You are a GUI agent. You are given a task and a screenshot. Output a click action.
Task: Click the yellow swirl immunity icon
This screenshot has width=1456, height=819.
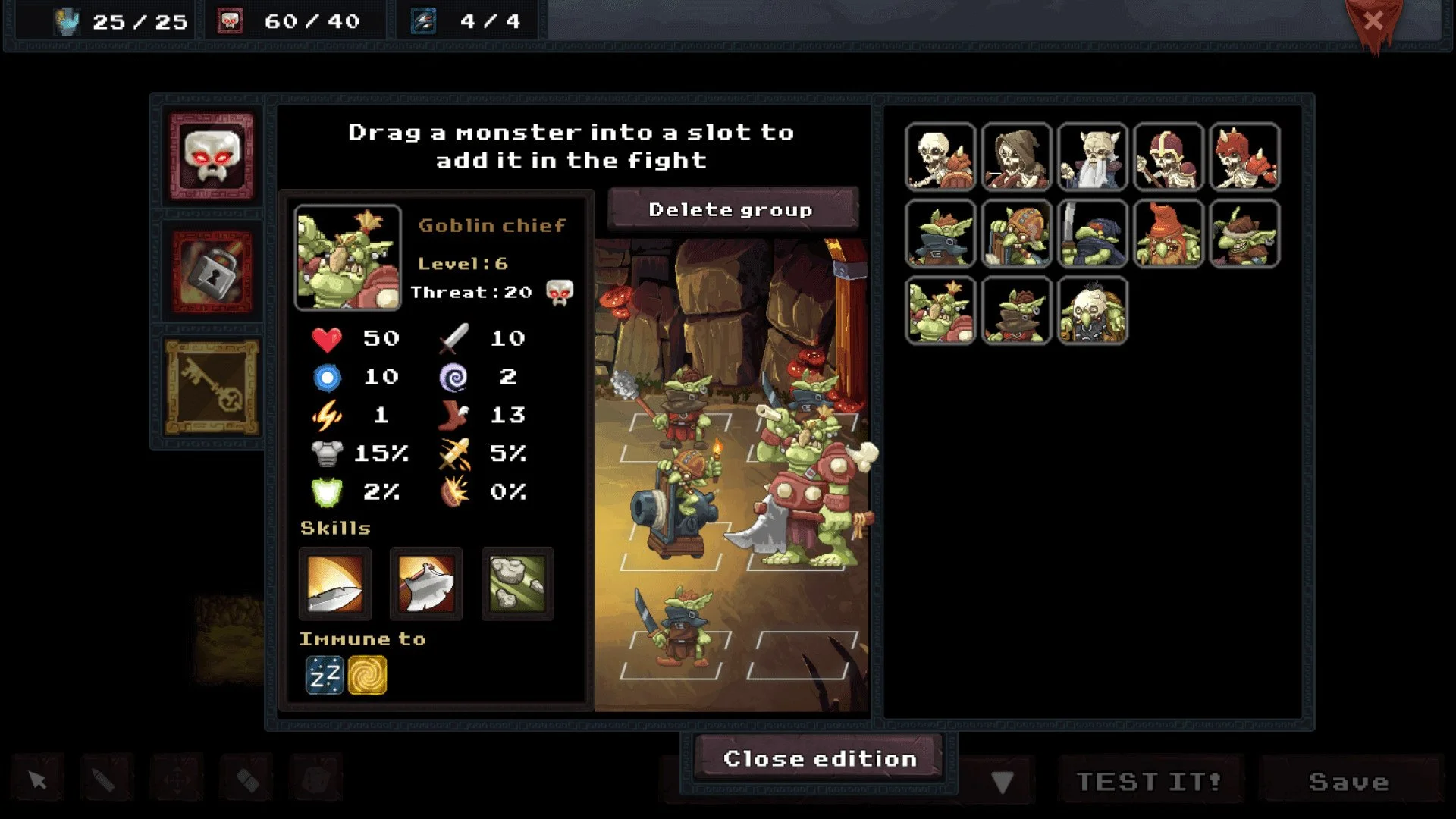369,674
